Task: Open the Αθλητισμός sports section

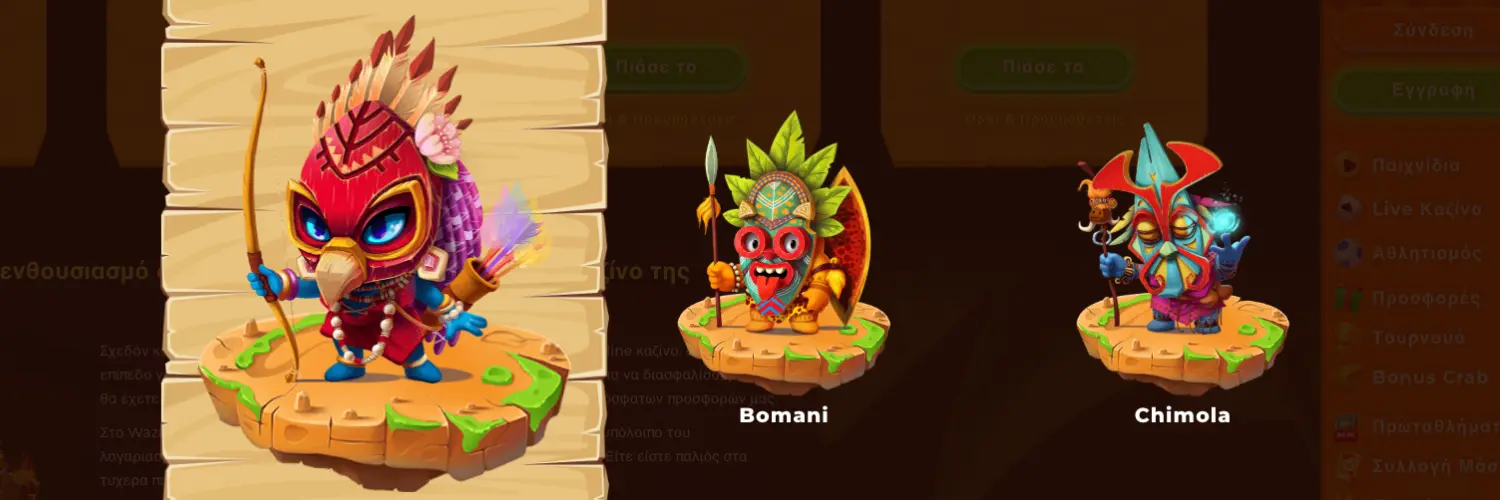Action: point(1424,253)
